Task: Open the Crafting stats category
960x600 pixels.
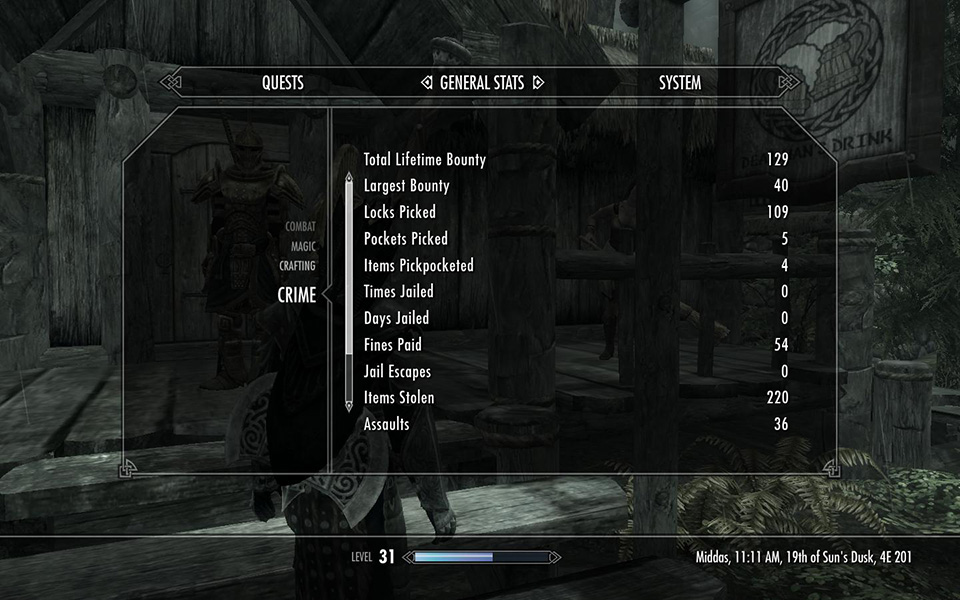Action: (x=297, y=266)
